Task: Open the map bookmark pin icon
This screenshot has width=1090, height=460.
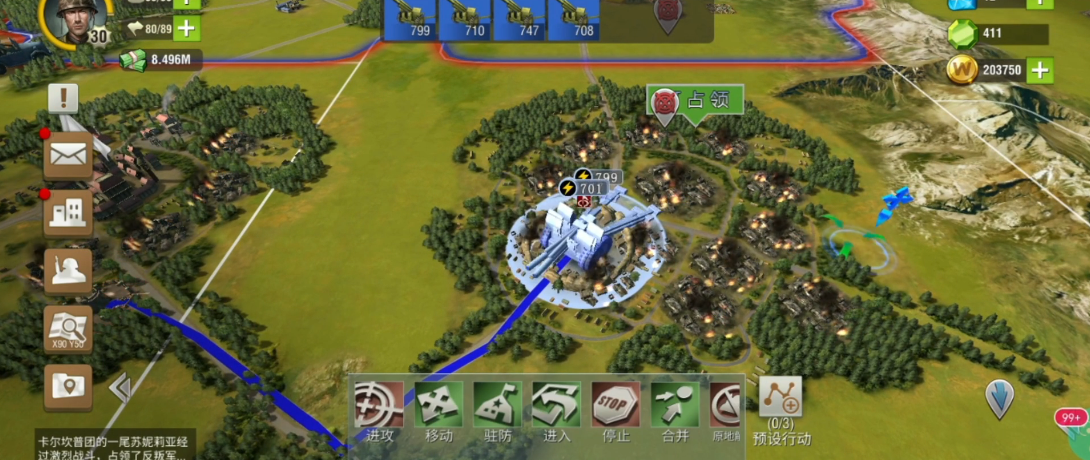Action: click(68, 386)
